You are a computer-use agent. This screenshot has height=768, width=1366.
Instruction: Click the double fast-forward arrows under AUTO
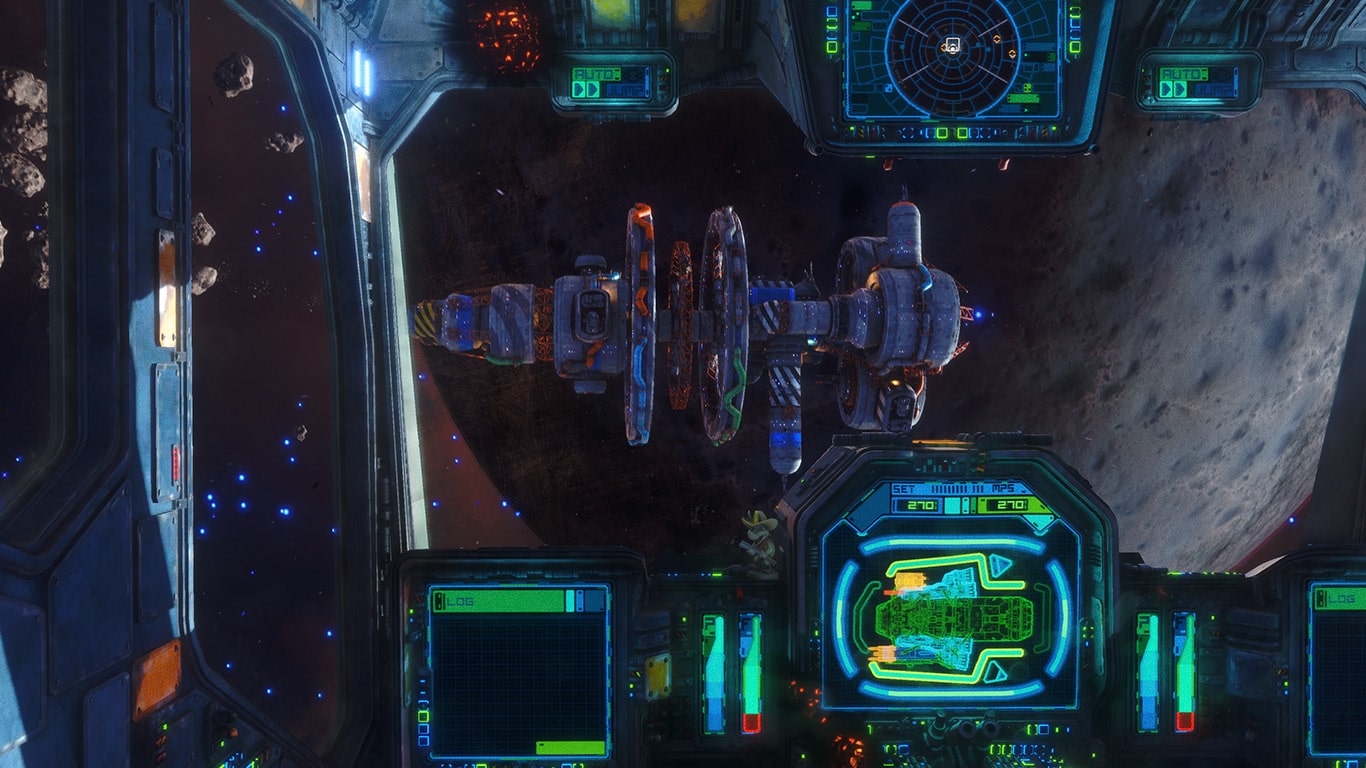point(586,90)
